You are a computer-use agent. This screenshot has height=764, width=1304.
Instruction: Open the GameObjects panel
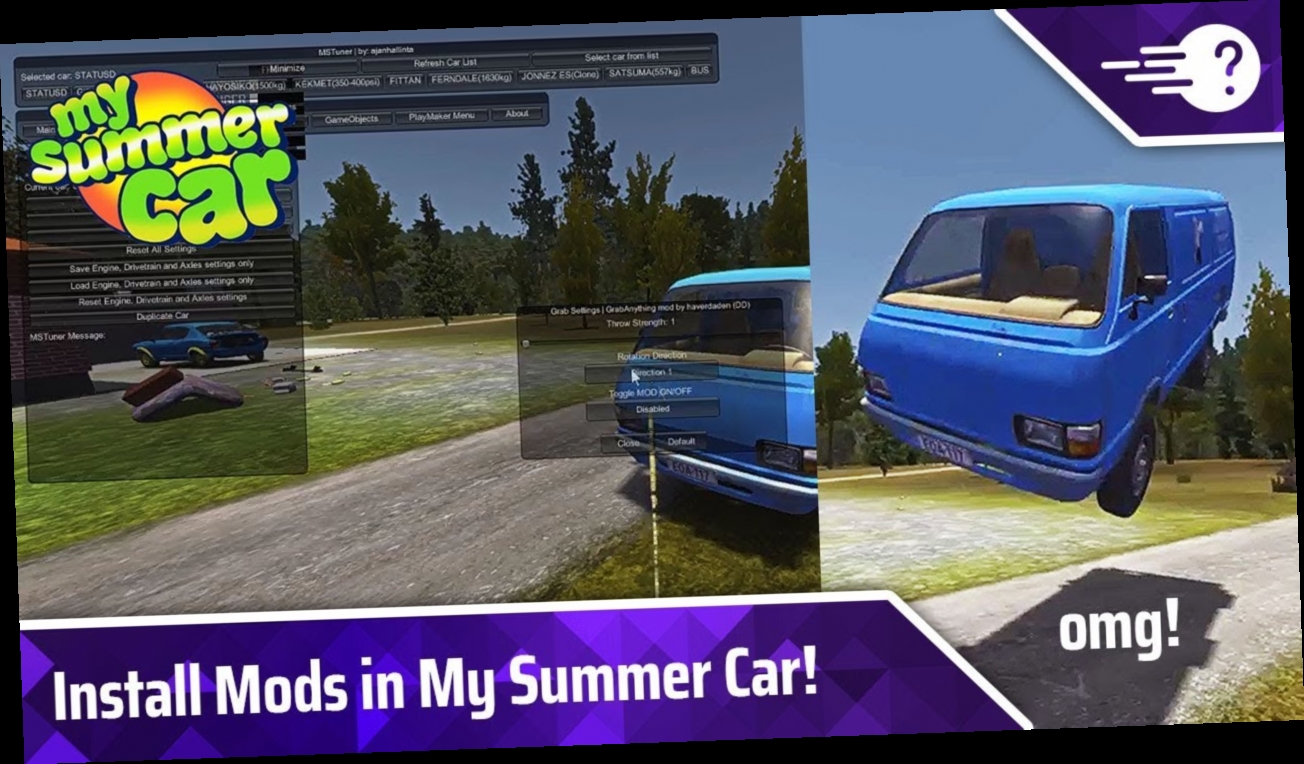point(351,118)
